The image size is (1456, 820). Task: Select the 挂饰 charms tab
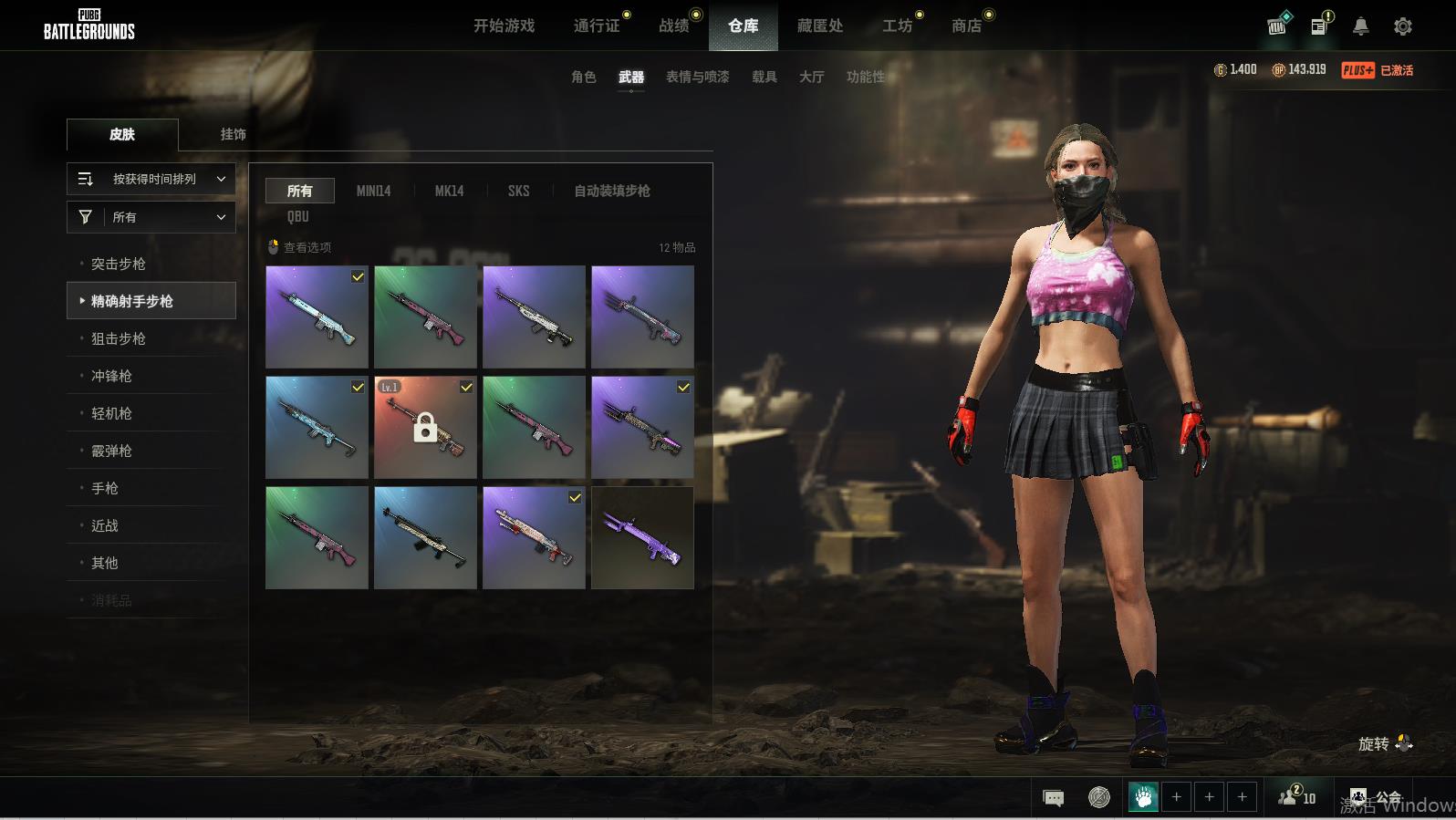[x=233, y=134]
